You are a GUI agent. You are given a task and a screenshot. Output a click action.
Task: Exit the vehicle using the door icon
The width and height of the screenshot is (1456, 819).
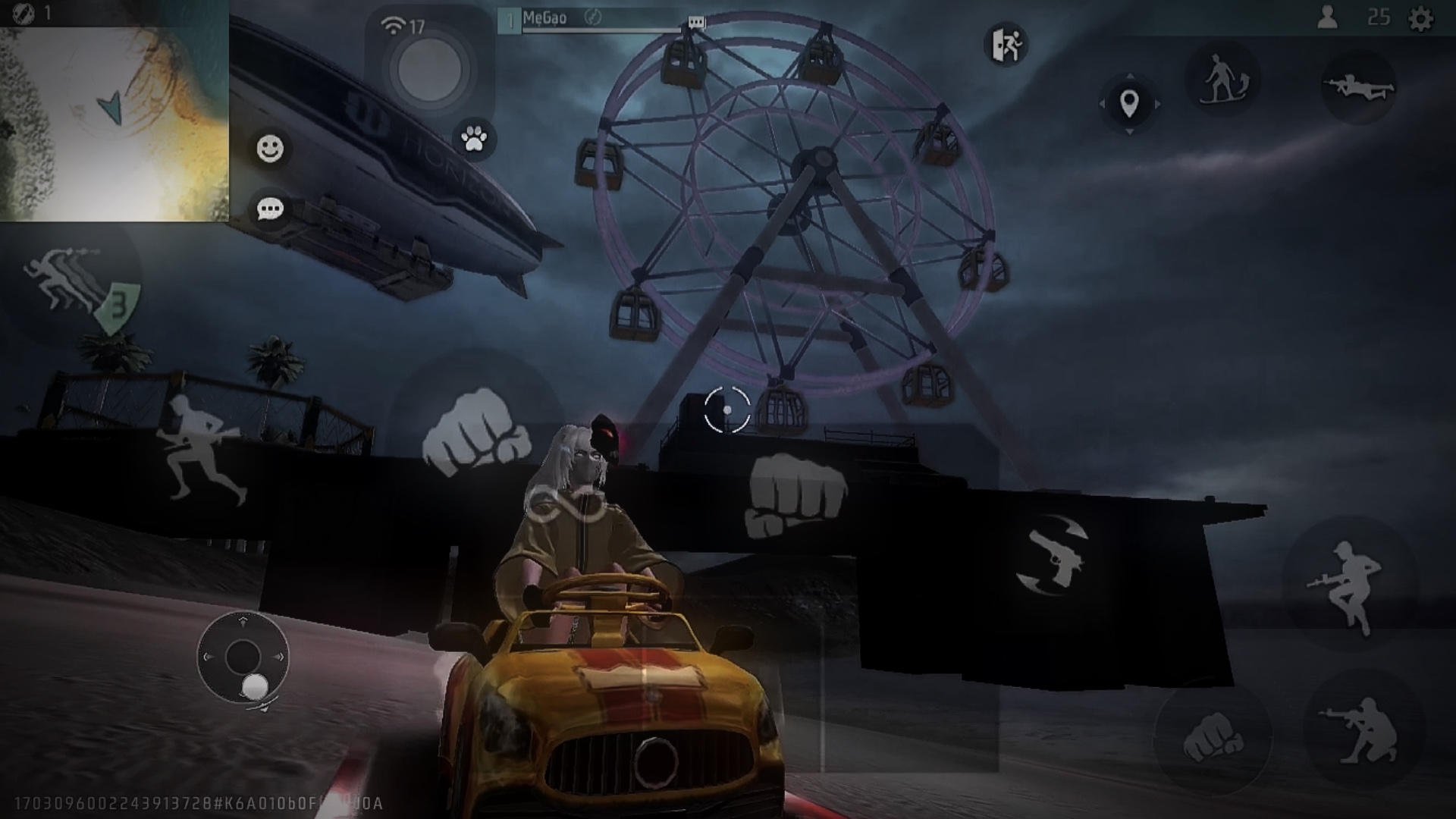[x=1006, y=45]
